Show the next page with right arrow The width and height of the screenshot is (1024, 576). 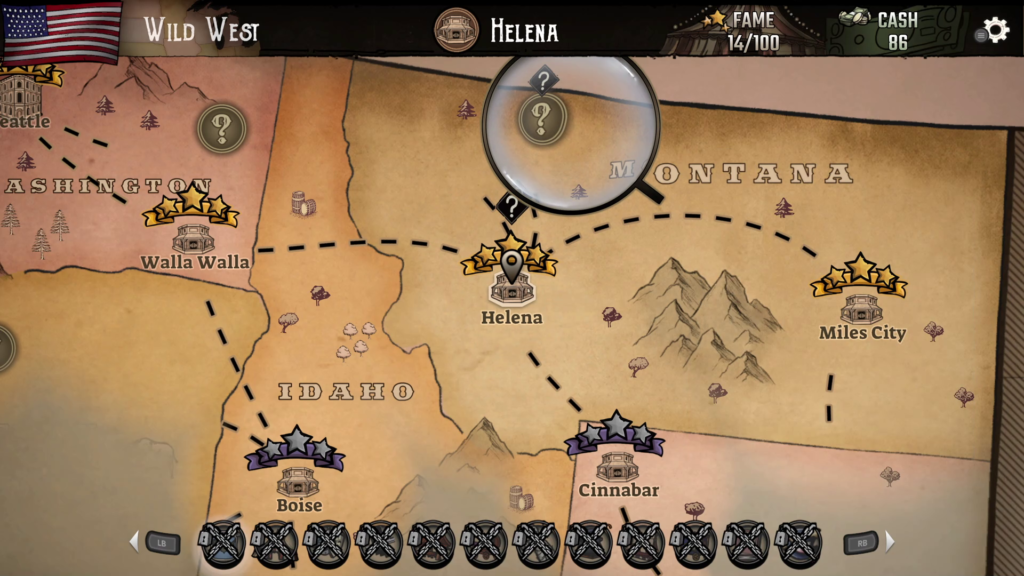click(x=890, y=542)
